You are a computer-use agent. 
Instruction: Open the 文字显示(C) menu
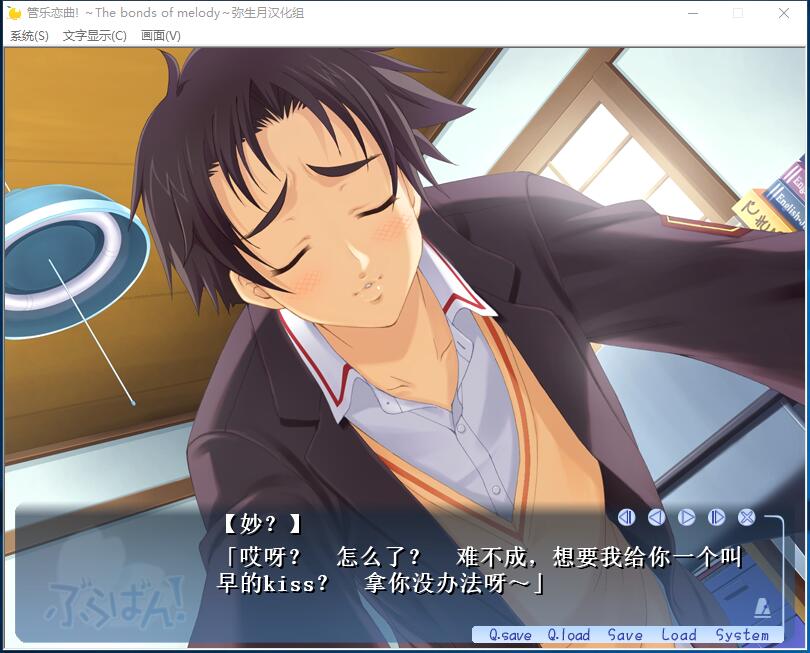94,36
